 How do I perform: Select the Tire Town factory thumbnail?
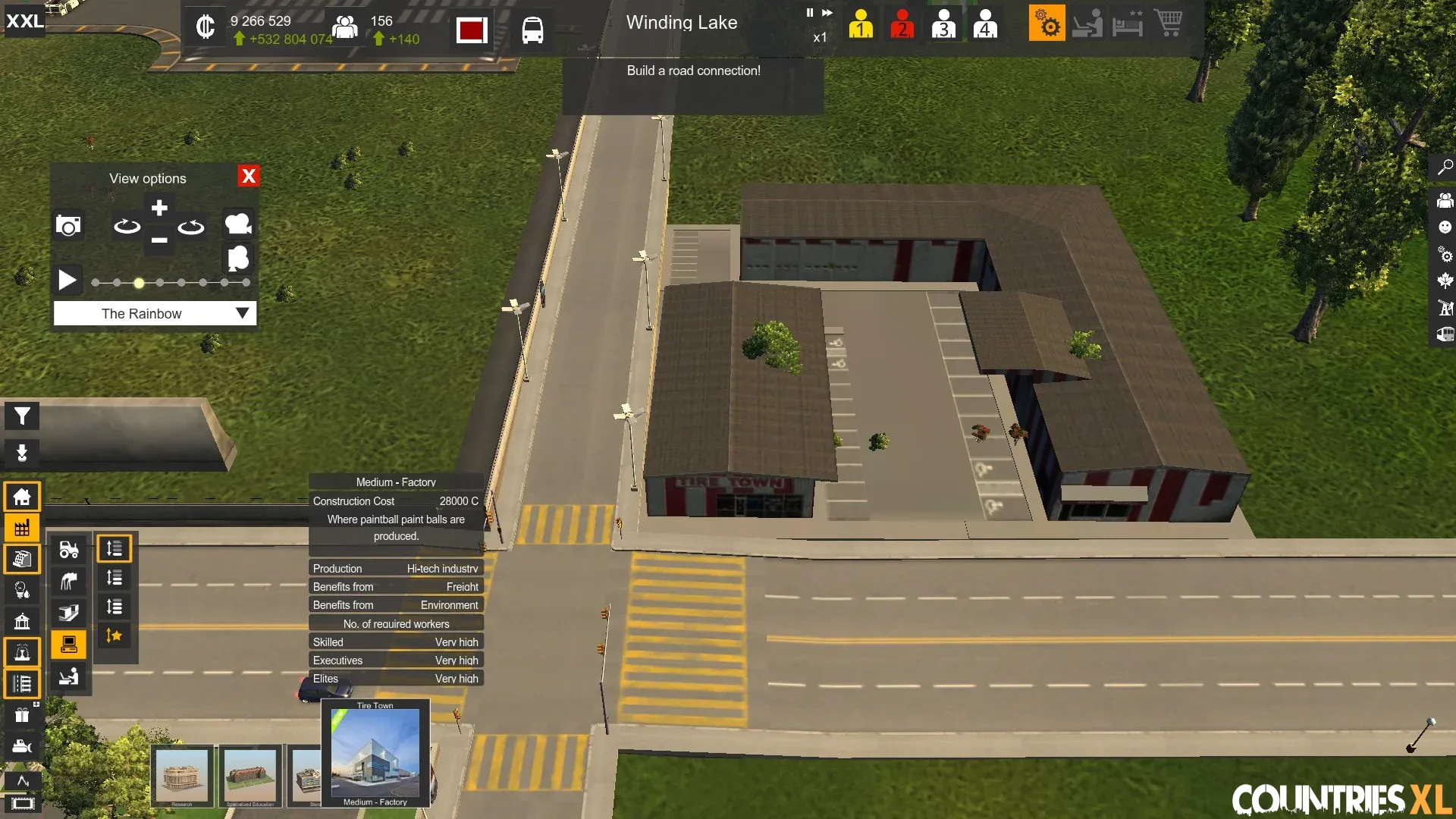375,753
